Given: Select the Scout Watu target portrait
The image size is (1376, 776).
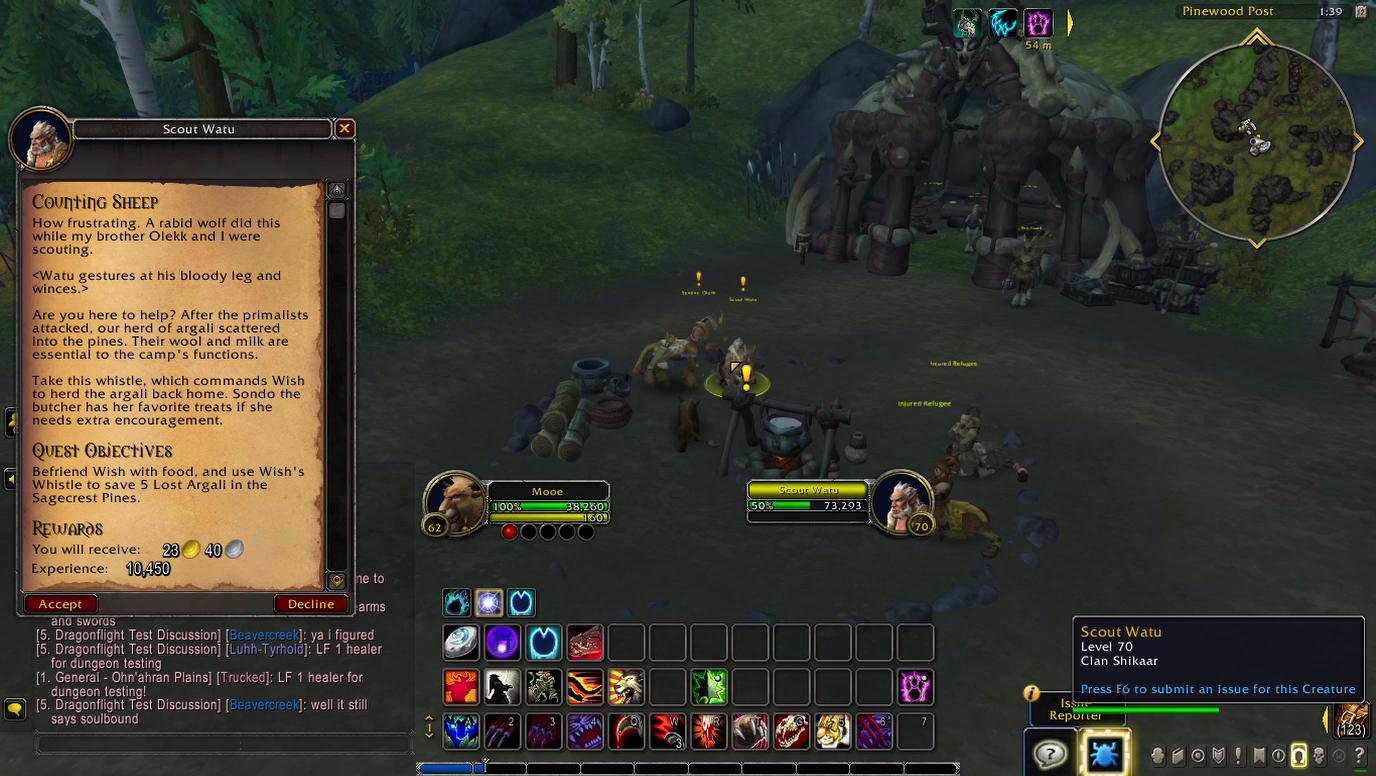Looking at the screenshot, I should (x=901, y=502).
